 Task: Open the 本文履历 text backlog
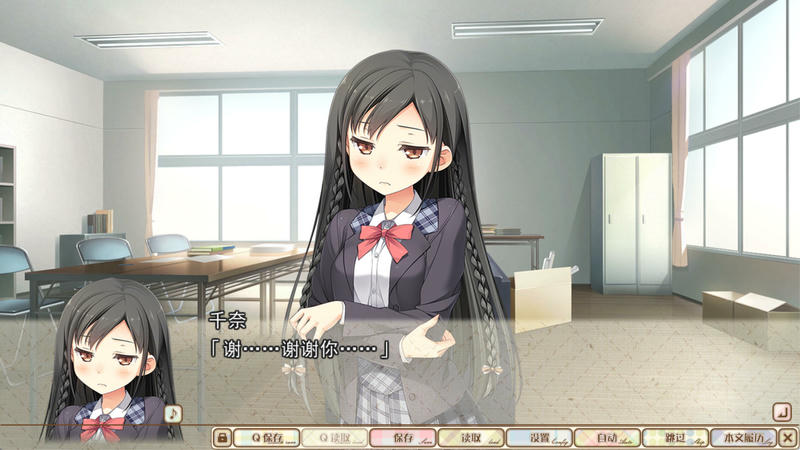click(742, 437)
